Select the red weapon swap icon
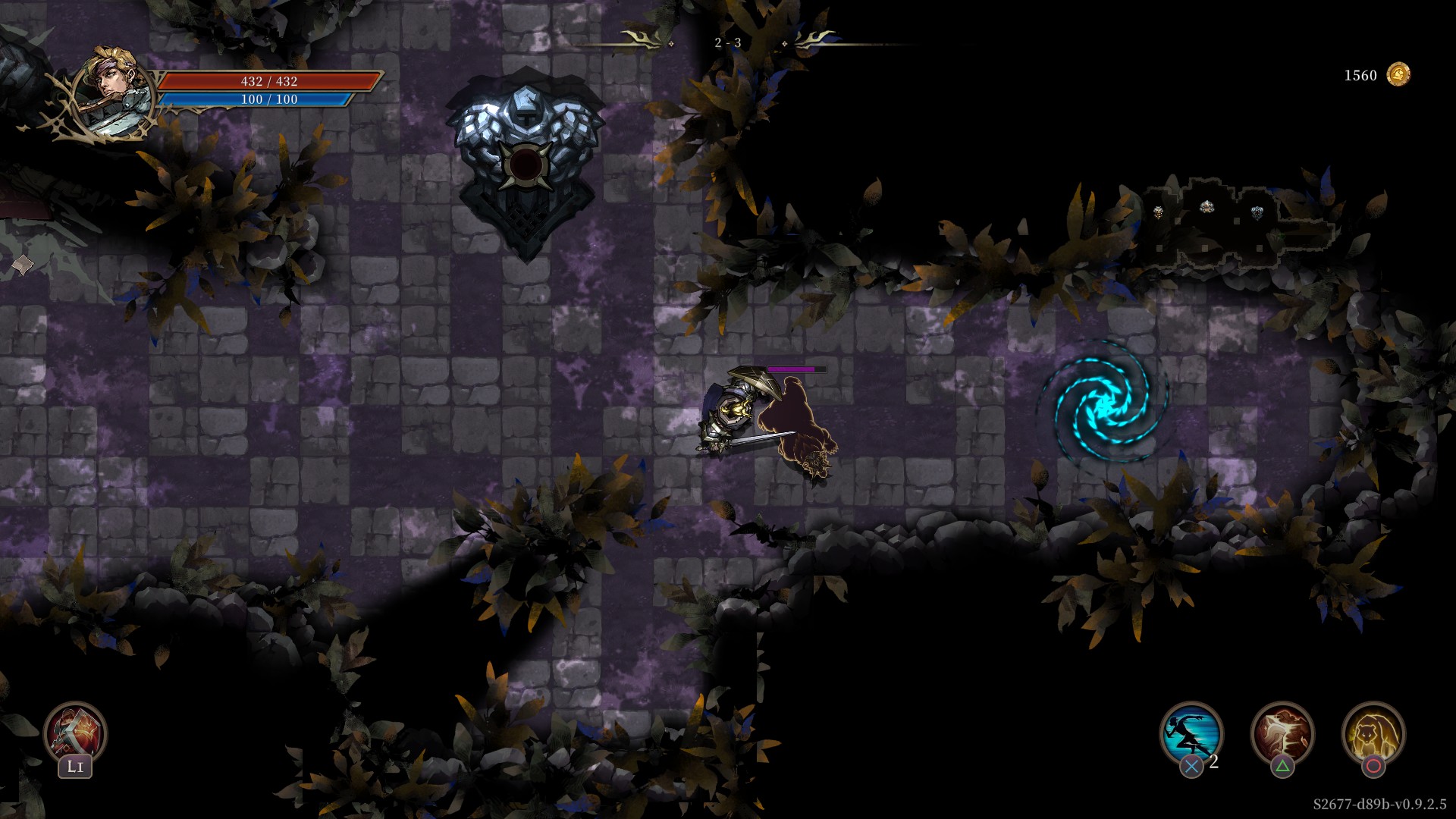1456x819 pixels. 75,732
